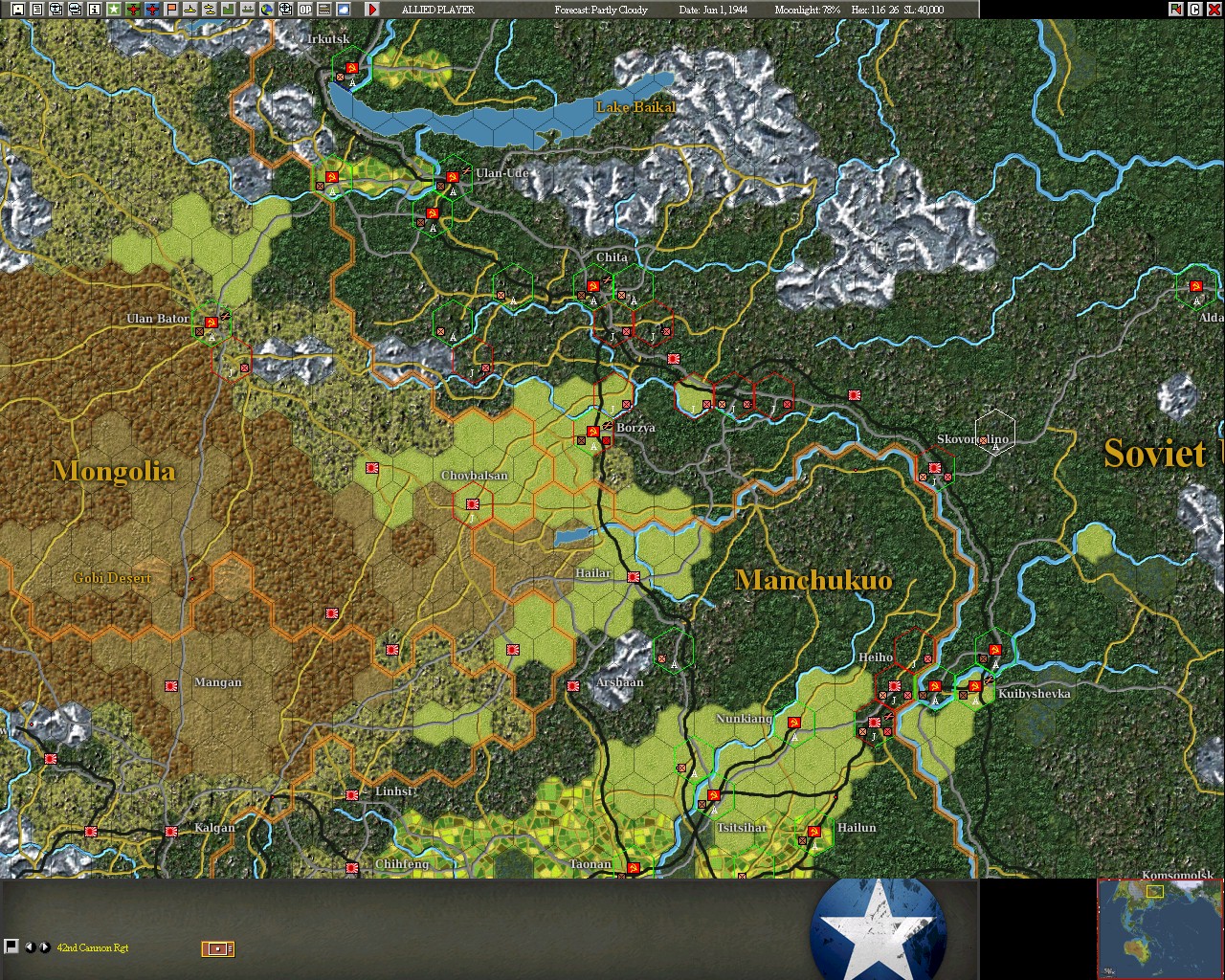Open the save game icon
The height and width of the screenshot is (980, 1225).
point(17,9)
